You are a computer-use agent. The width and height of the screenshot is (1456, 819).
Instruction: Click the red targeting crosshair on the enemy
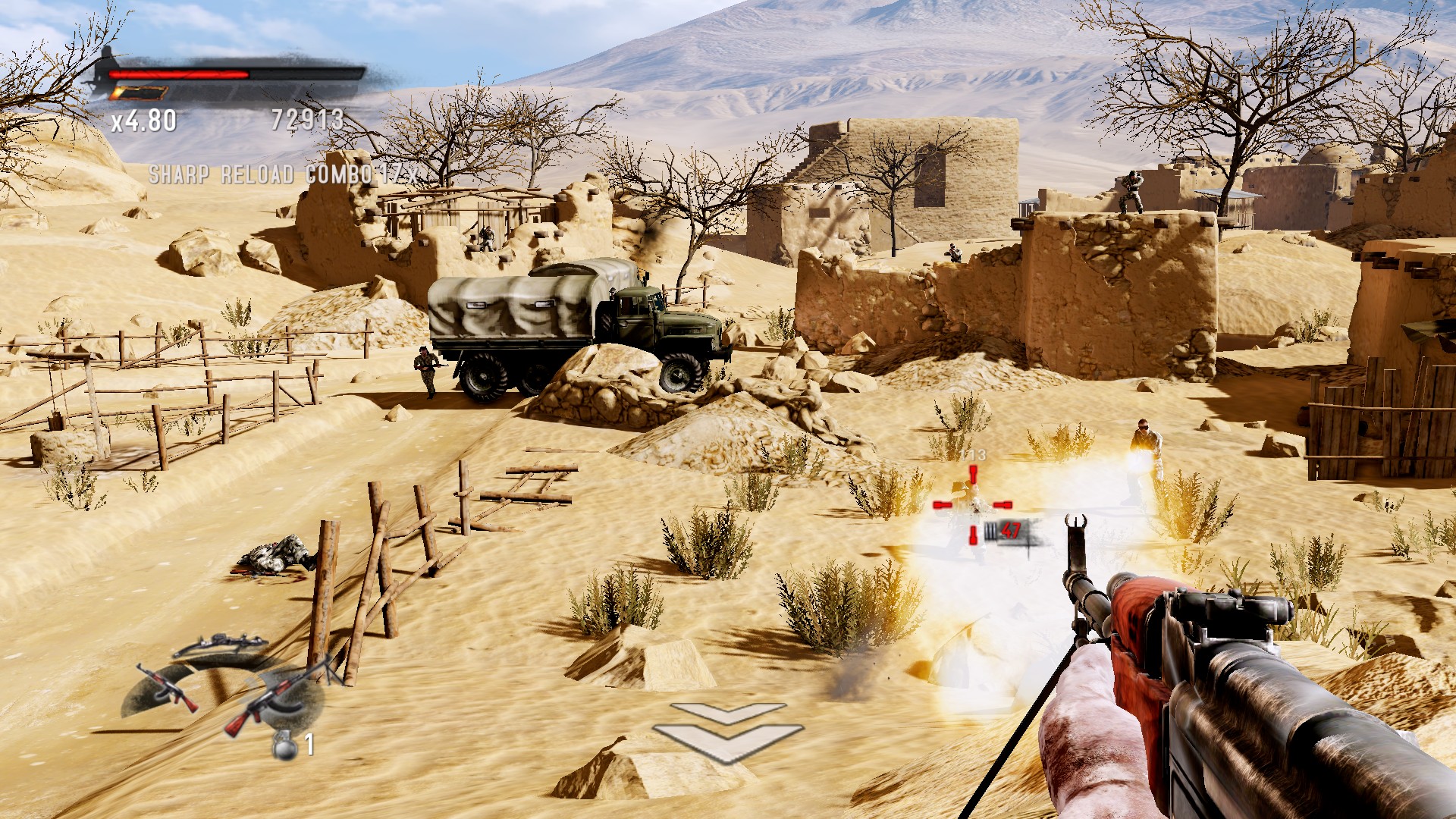point(973,504)
